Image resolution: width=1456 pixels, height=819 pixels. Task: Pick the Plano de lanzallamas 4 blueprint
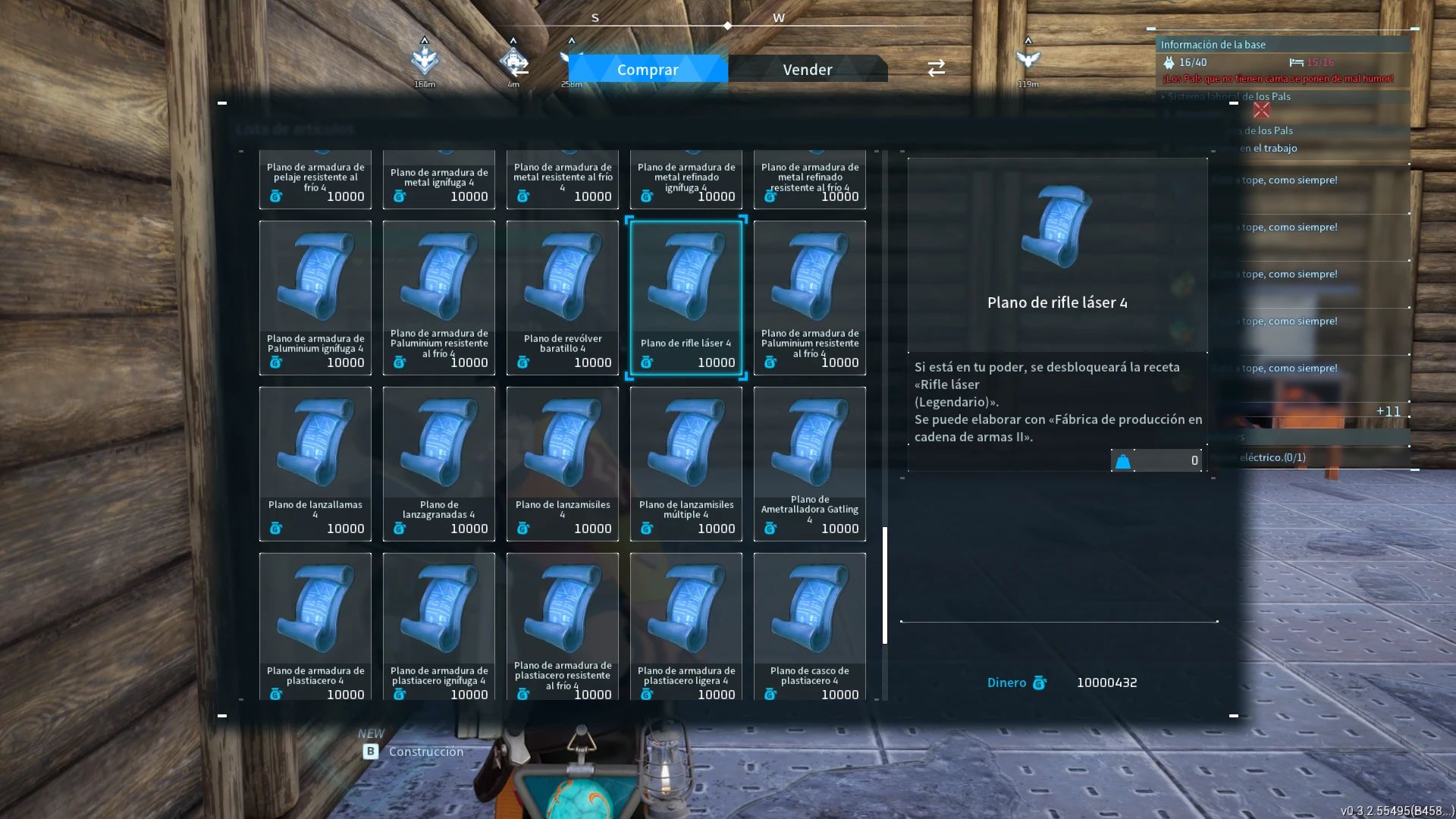(315, 463)
